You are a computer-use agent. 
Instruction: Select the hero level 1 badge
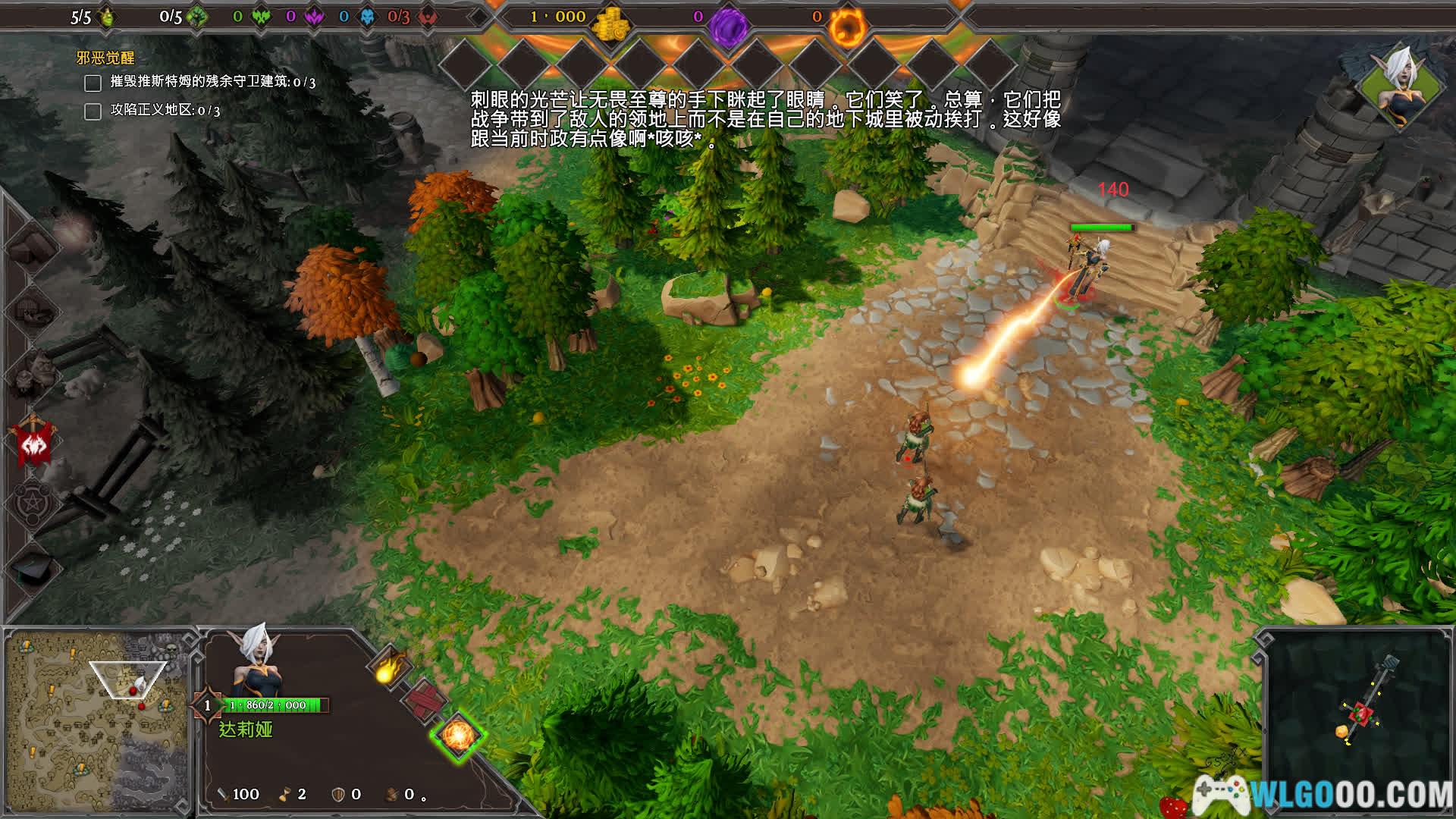click(207, 705)
